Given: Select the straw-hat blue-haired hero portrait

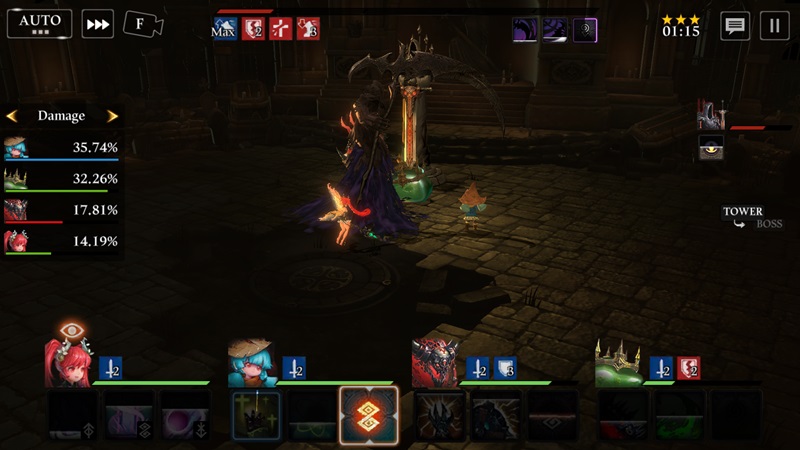Looking at the screenshot, I should [x=252, y=363].
